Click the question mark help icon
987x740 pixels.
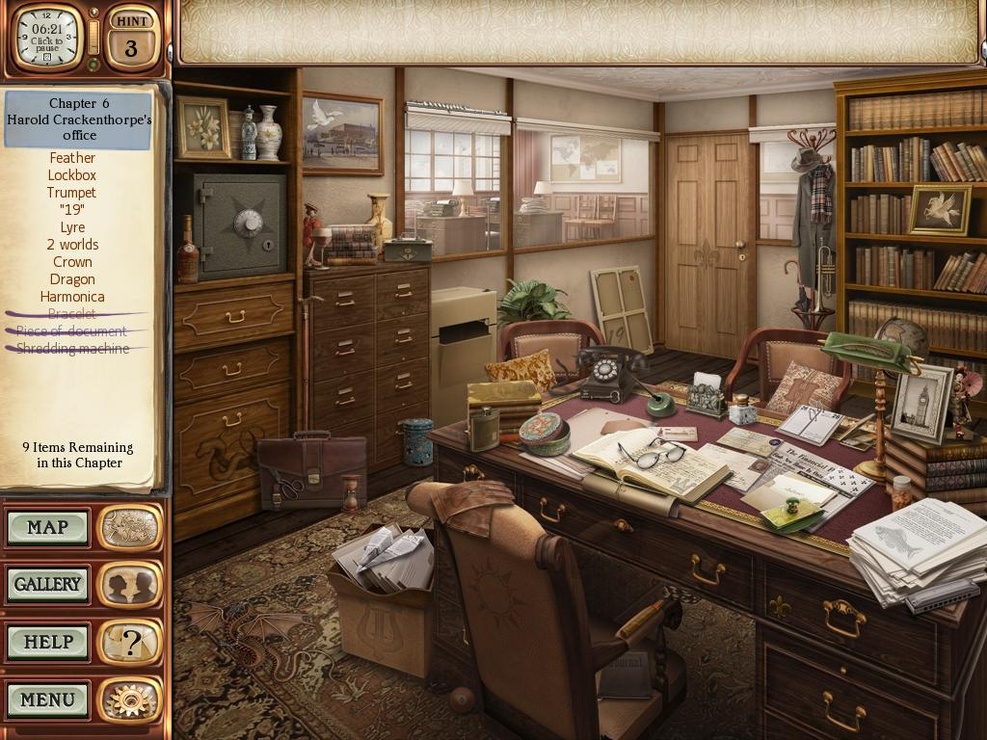[x=130, y=642]
